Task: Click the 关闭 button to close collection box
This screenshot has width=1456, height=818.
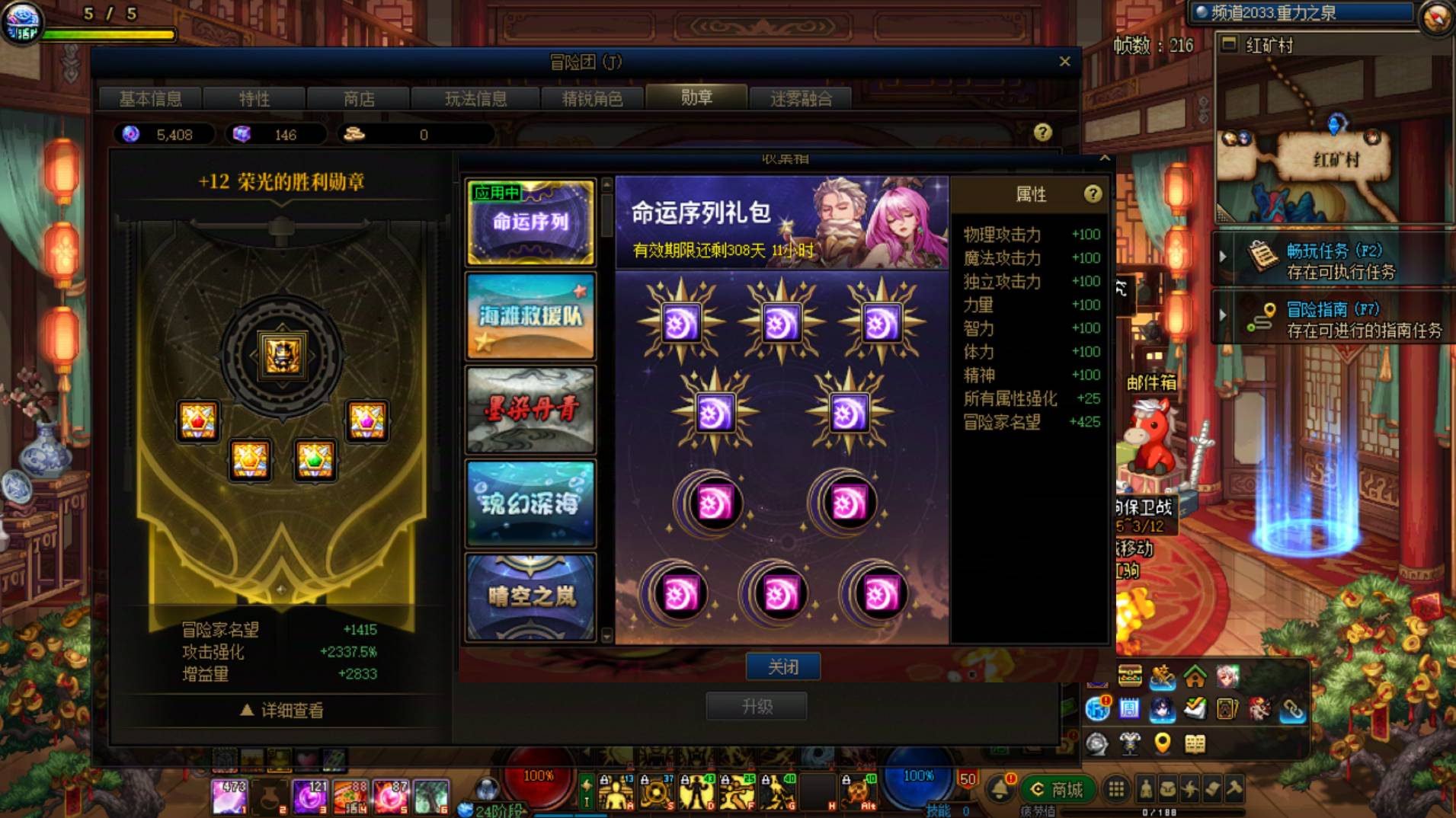Action: point(783,666)
